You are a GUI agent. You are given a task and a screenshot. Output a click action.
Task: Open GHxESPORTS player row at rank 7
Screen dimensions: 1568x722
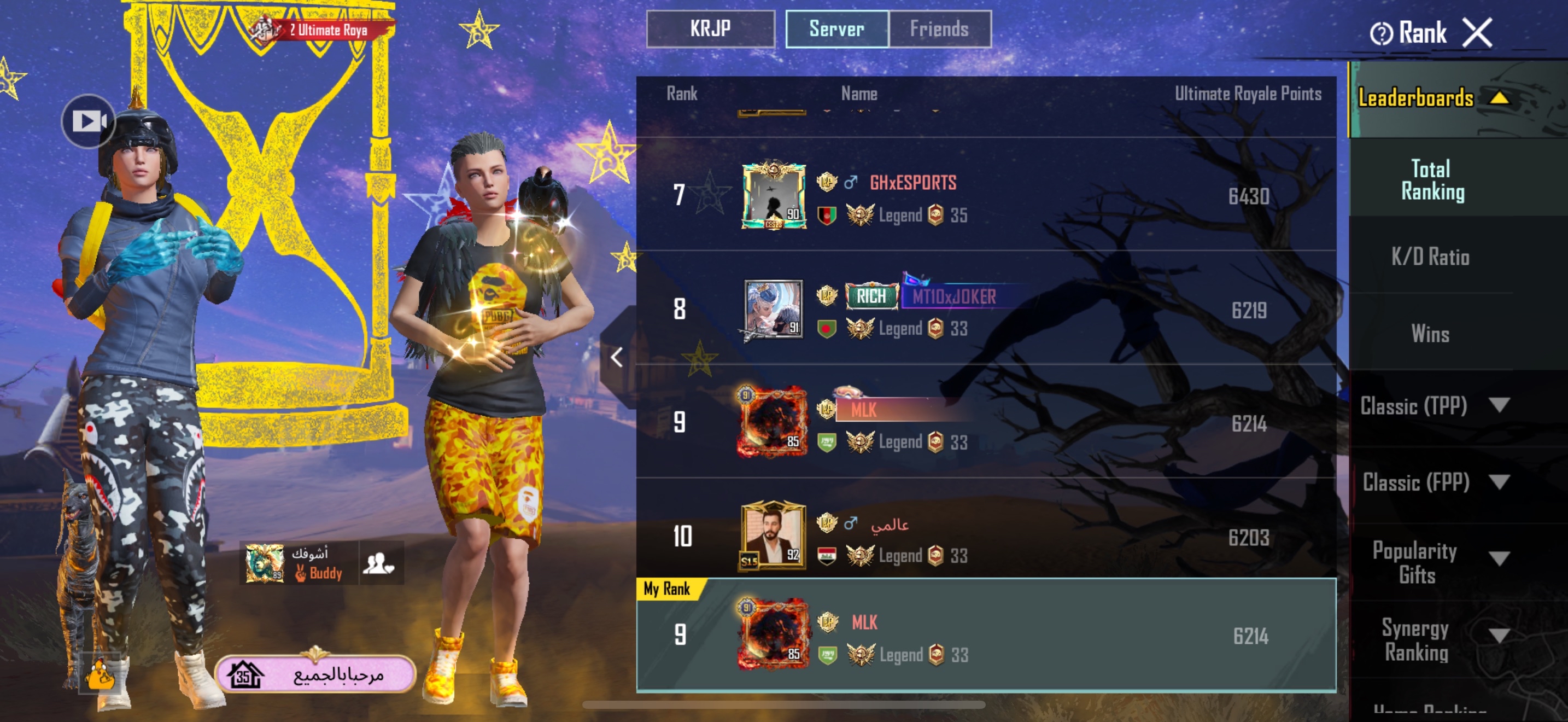986,196
